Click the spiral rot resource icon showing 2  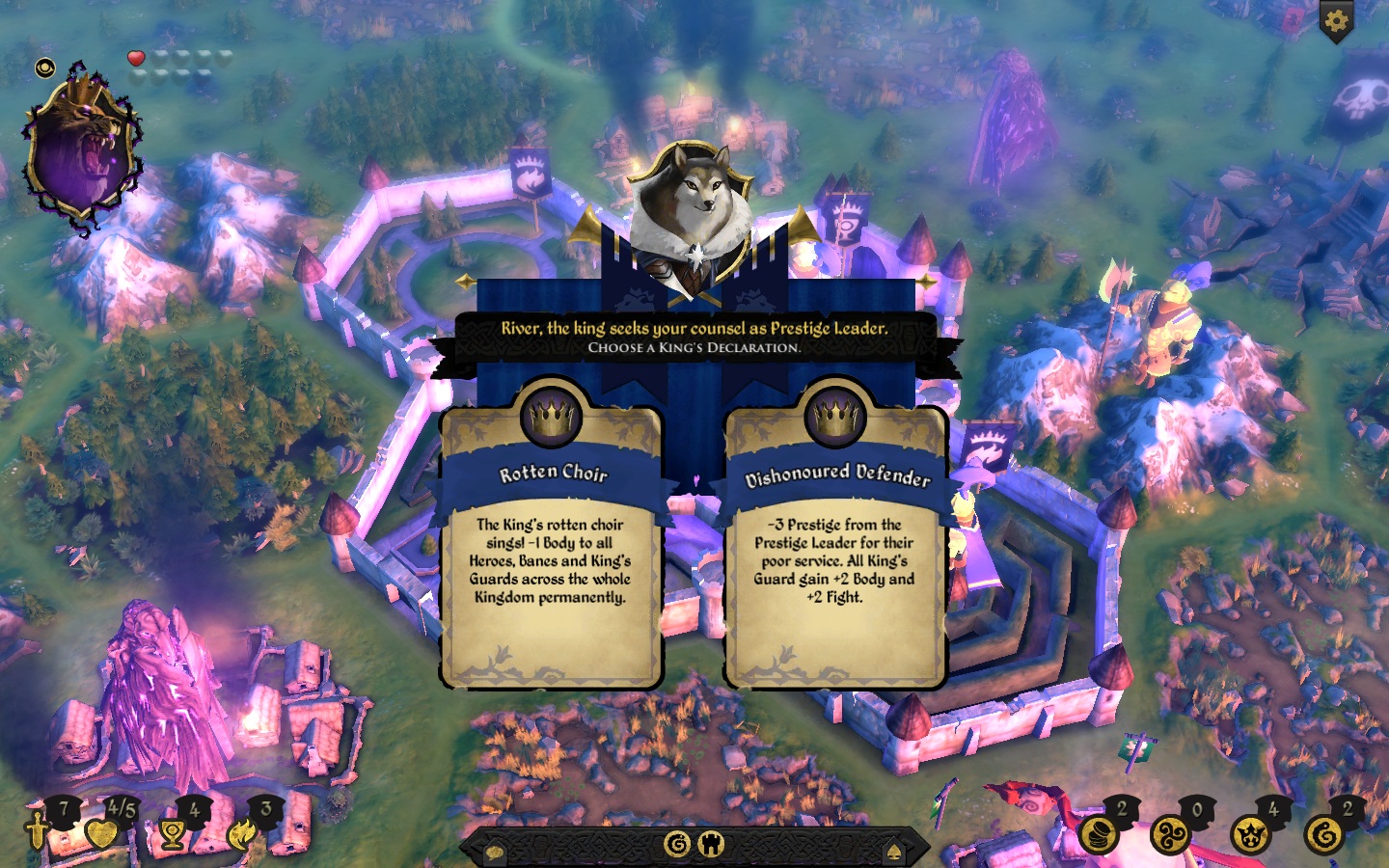[1324, 835]
